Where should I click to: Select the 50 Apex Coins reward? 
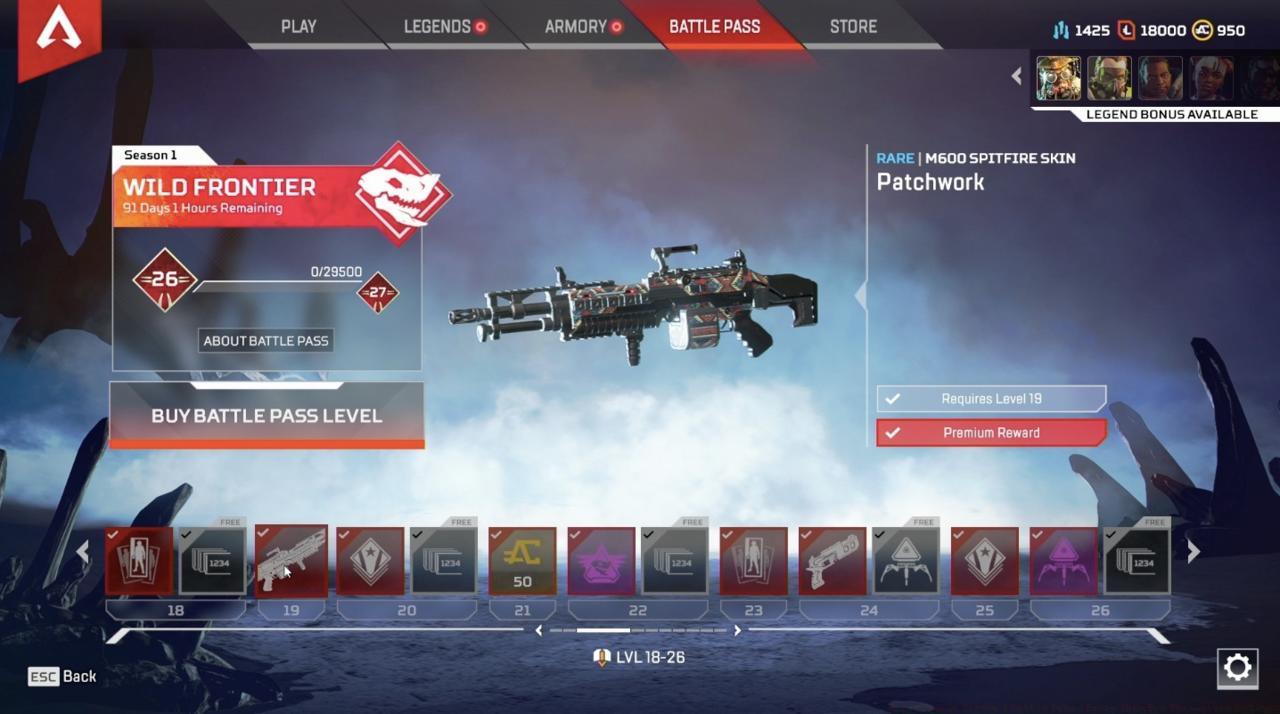522,561
